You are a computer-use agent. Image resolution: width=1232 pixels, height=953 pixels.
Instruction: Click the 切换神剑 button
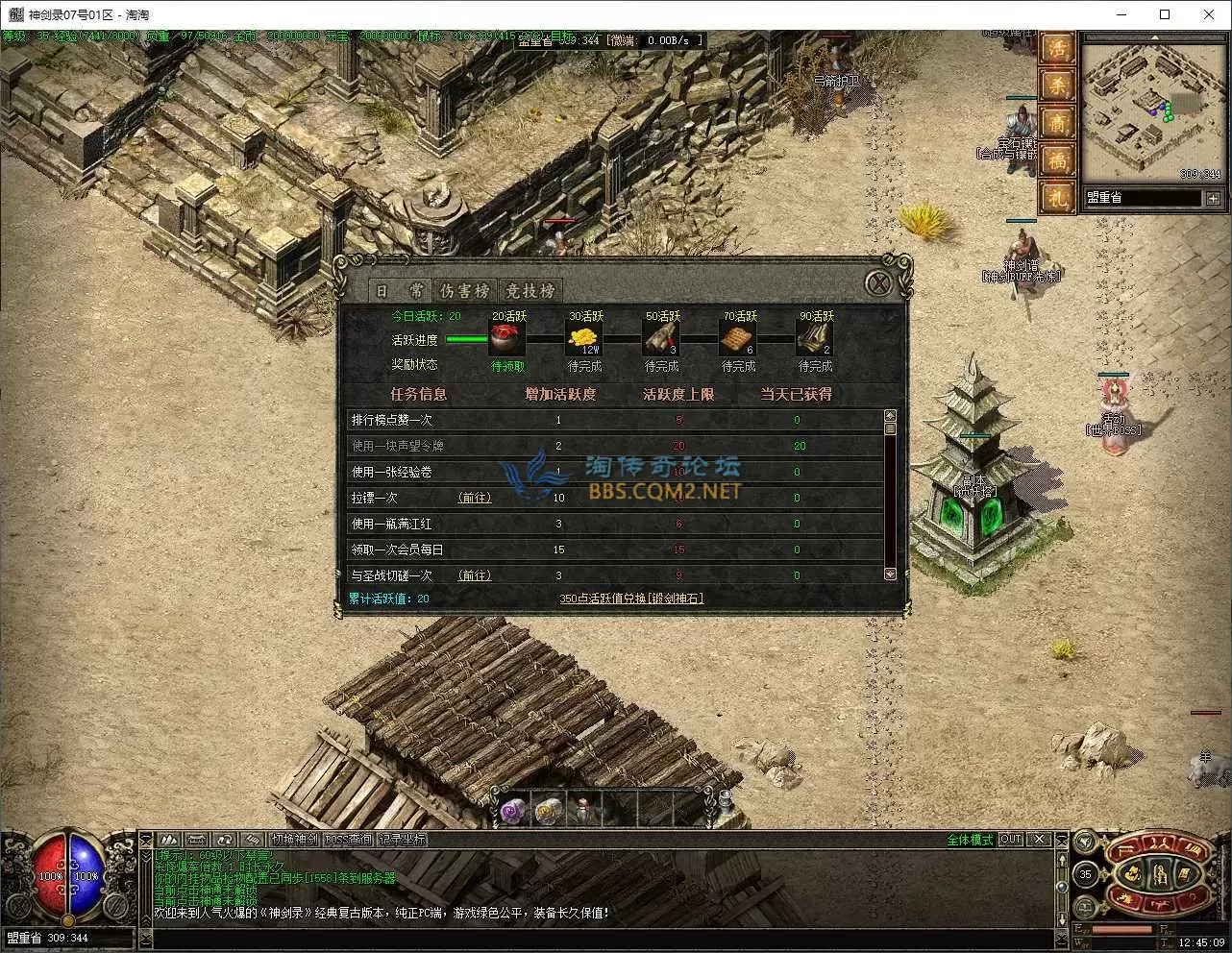point(293,839)
